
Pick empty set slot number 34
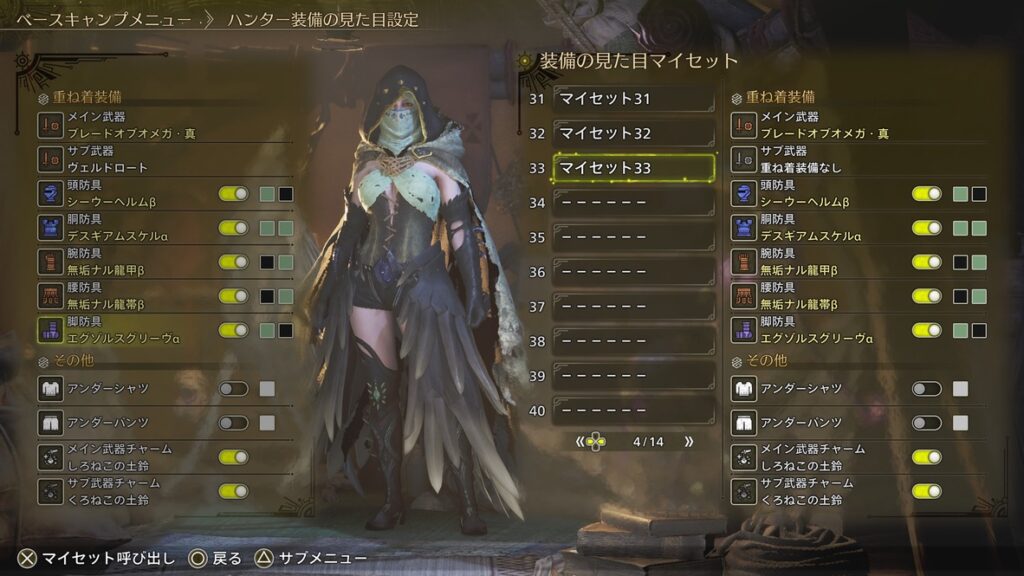point(634,203)
